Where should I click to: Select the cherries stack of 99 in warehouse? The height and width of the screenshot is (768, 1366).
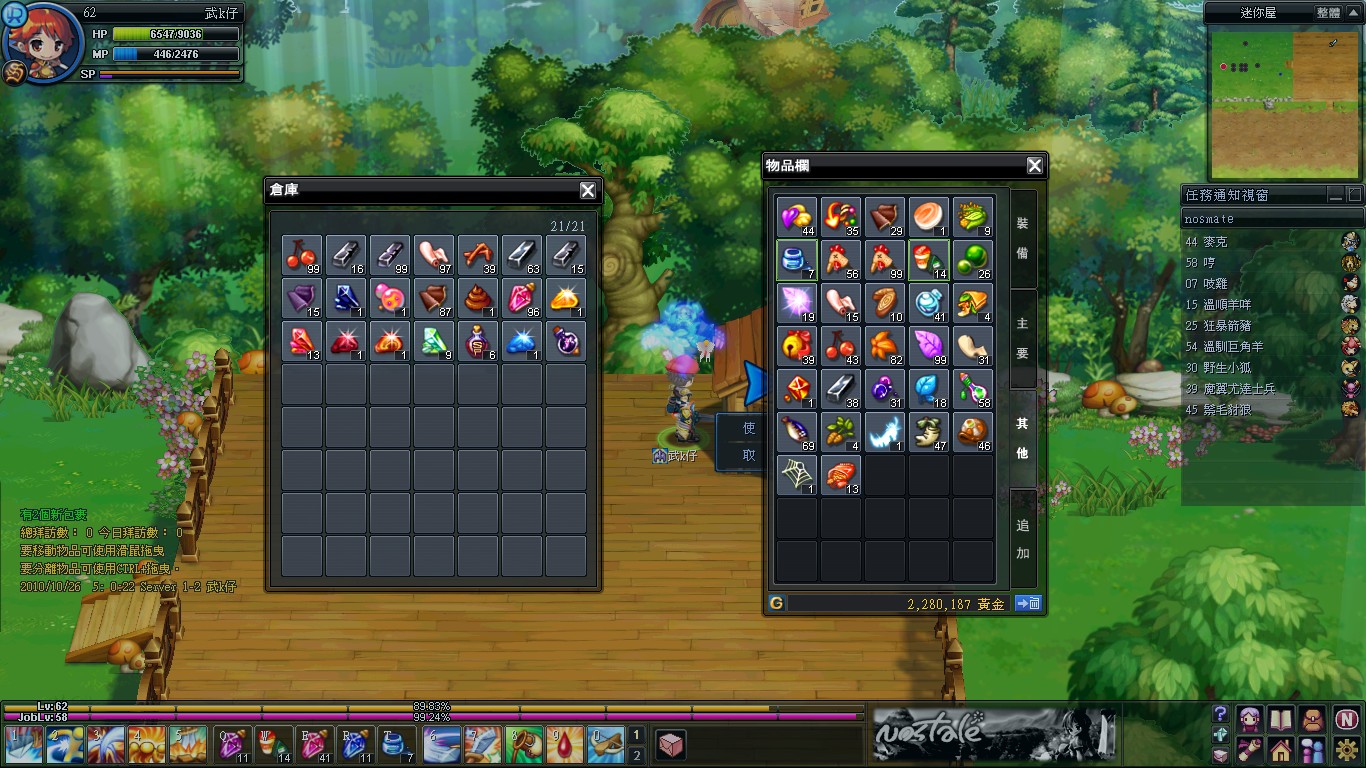point(302,256)
